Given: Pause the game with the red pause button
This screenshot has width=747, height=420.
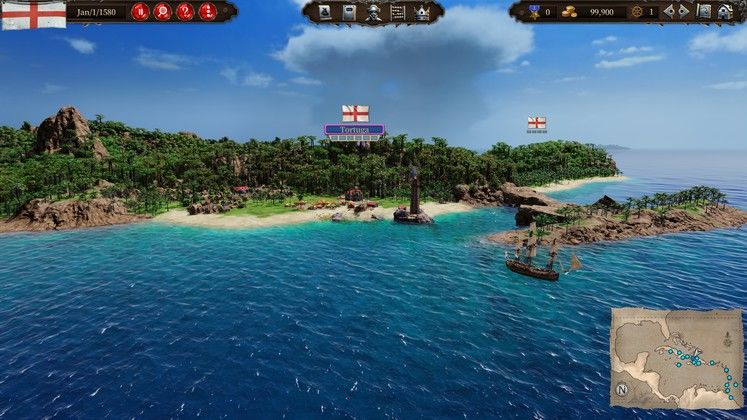Looking at the screenshot, I should 140,12.
